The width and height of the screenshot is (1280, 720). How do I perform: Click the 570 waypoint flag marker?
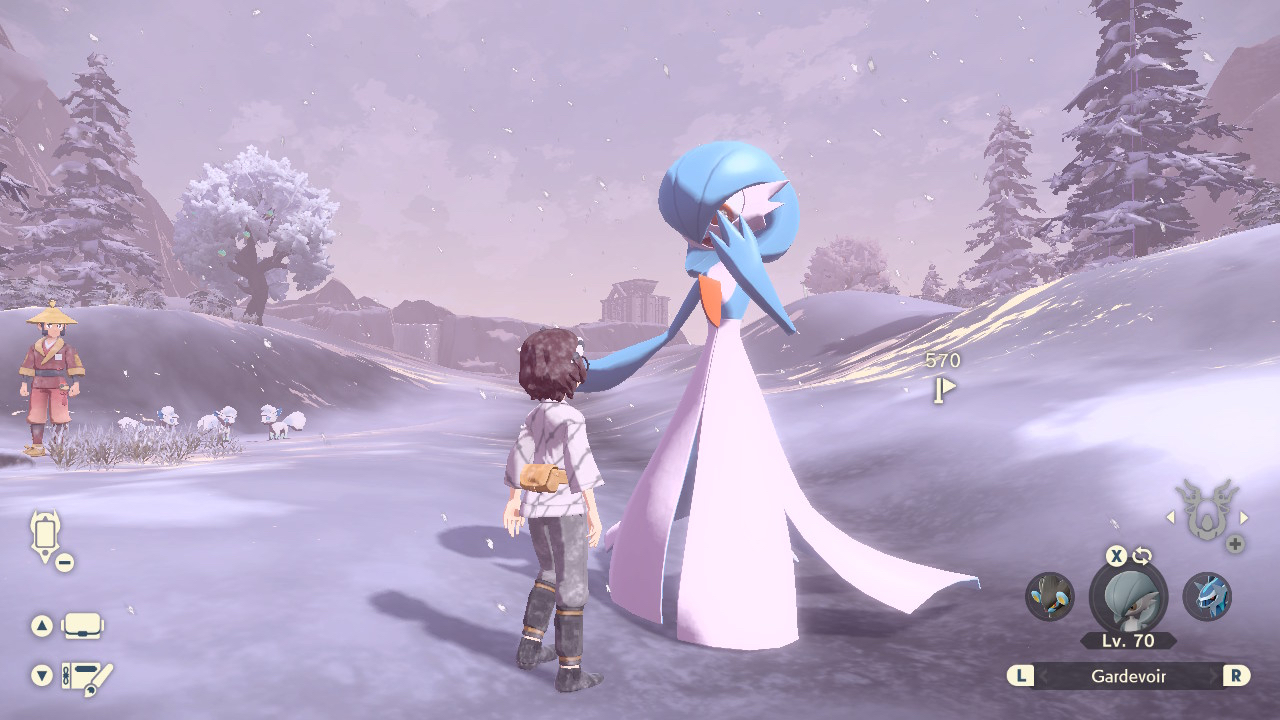(x=943, y=389)
